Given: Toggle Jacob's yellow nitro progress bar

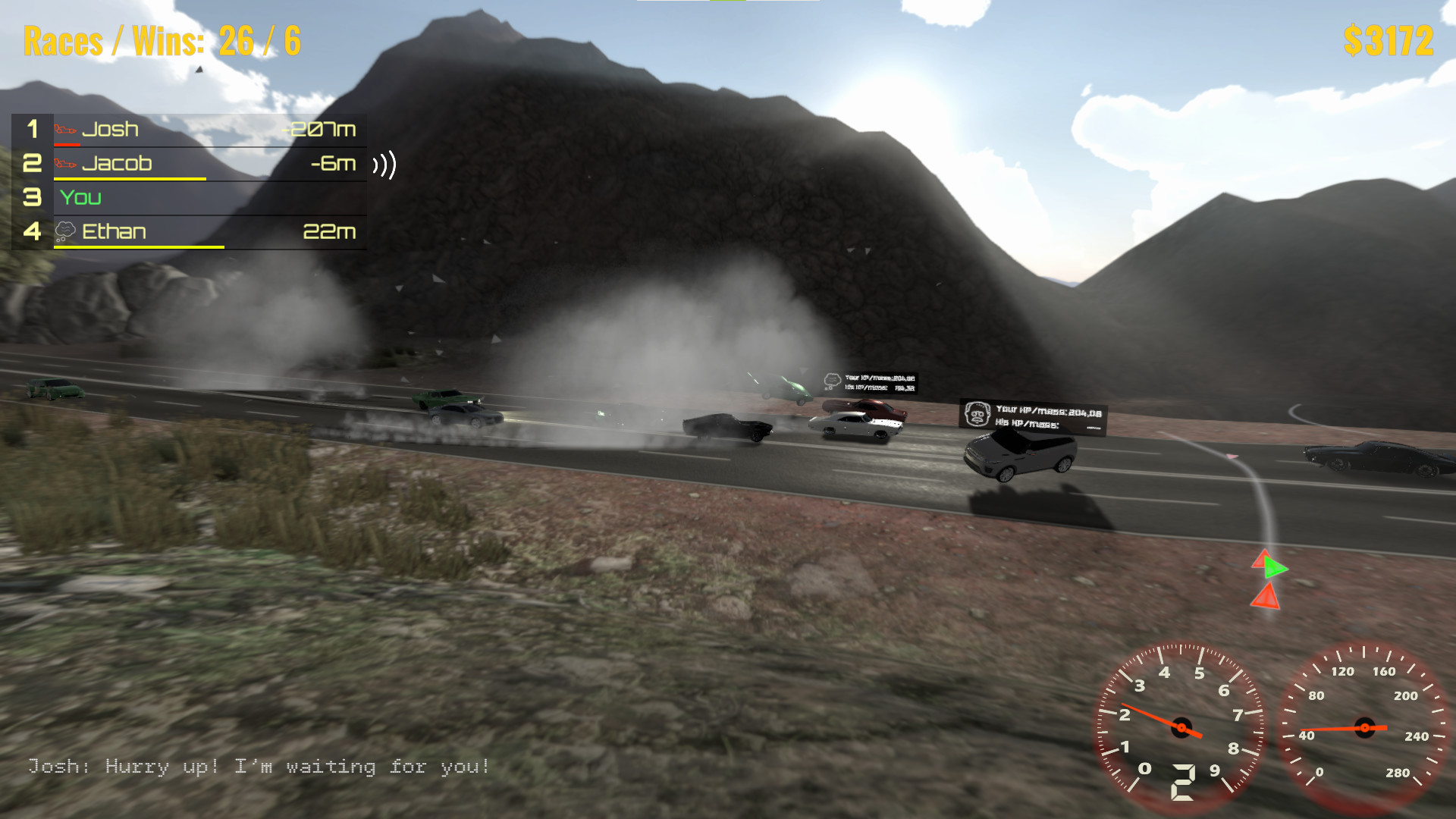Looking at the screenshot, I should click(129, 177).
